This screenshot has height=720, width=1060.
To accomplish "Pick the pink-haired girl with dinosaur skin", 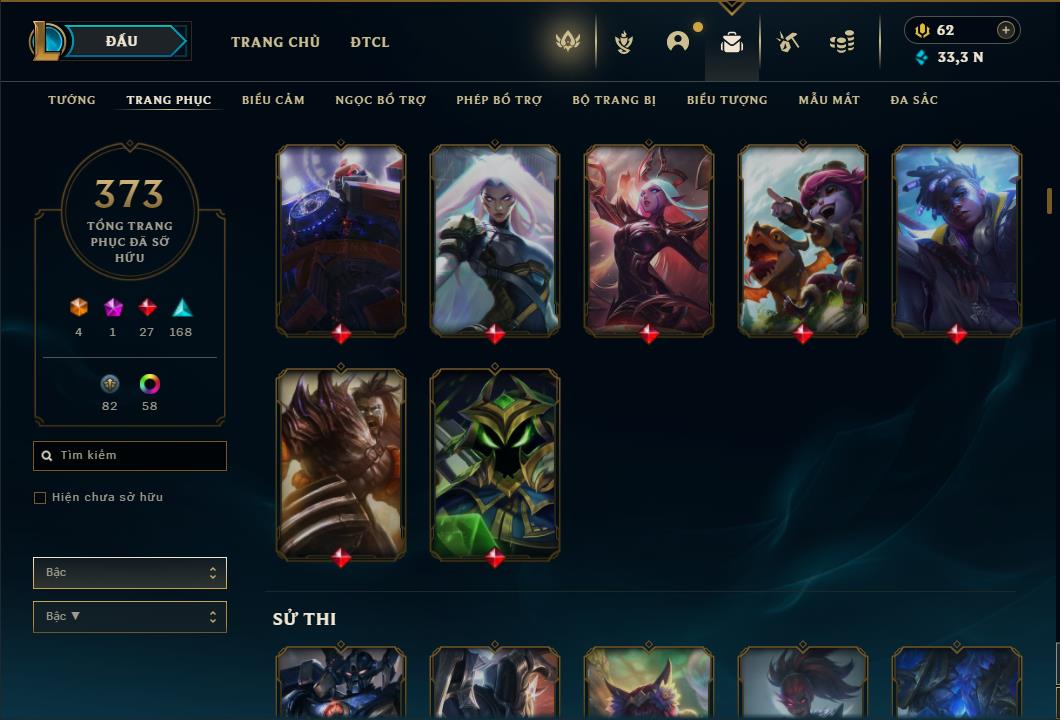I will pyautogui.click(x=803, y=240).
